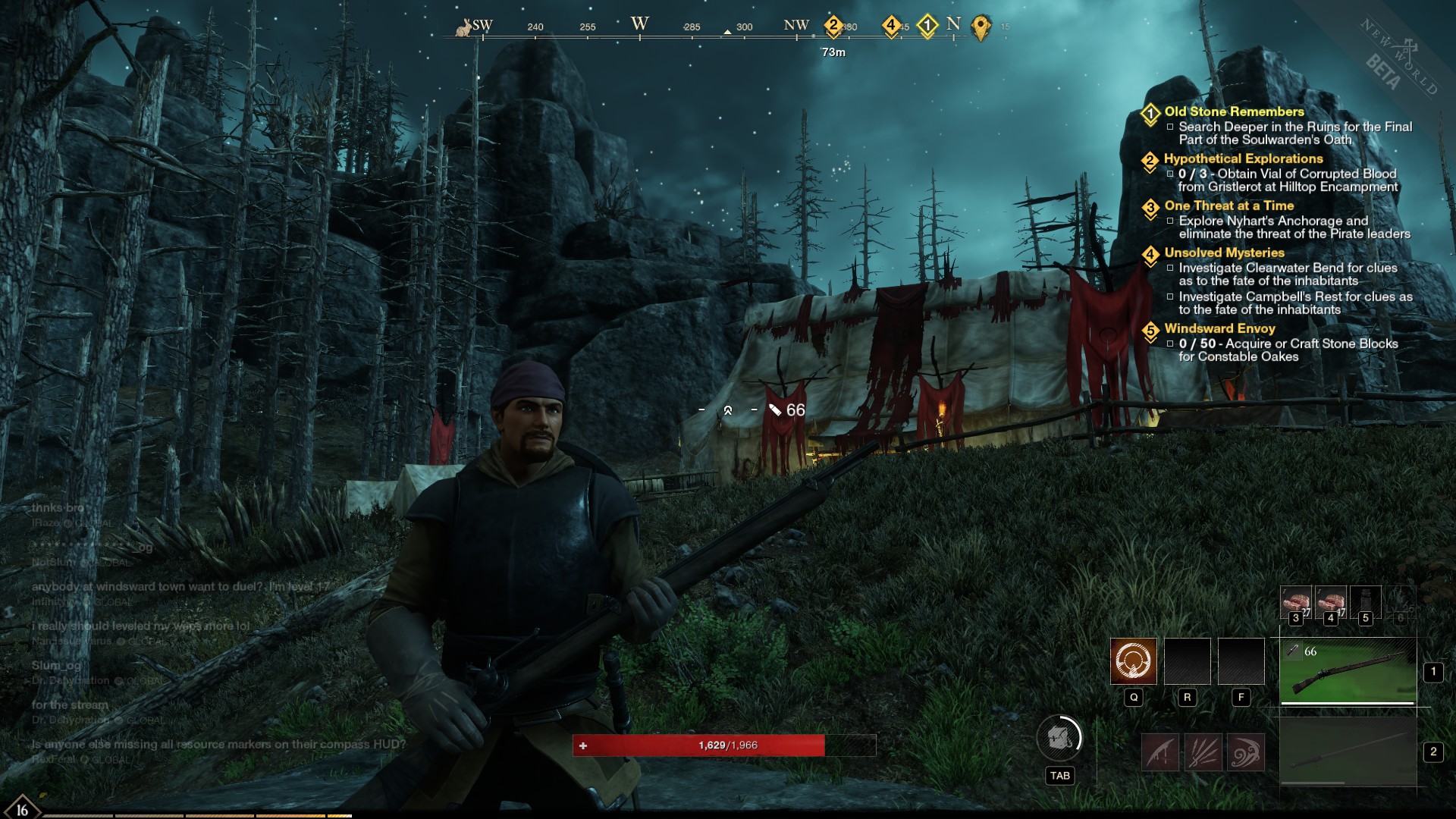Switch to the secondary rapier weapon slot
Image resolution: width=1456 pixels, height=819 pixels.
1348,752
